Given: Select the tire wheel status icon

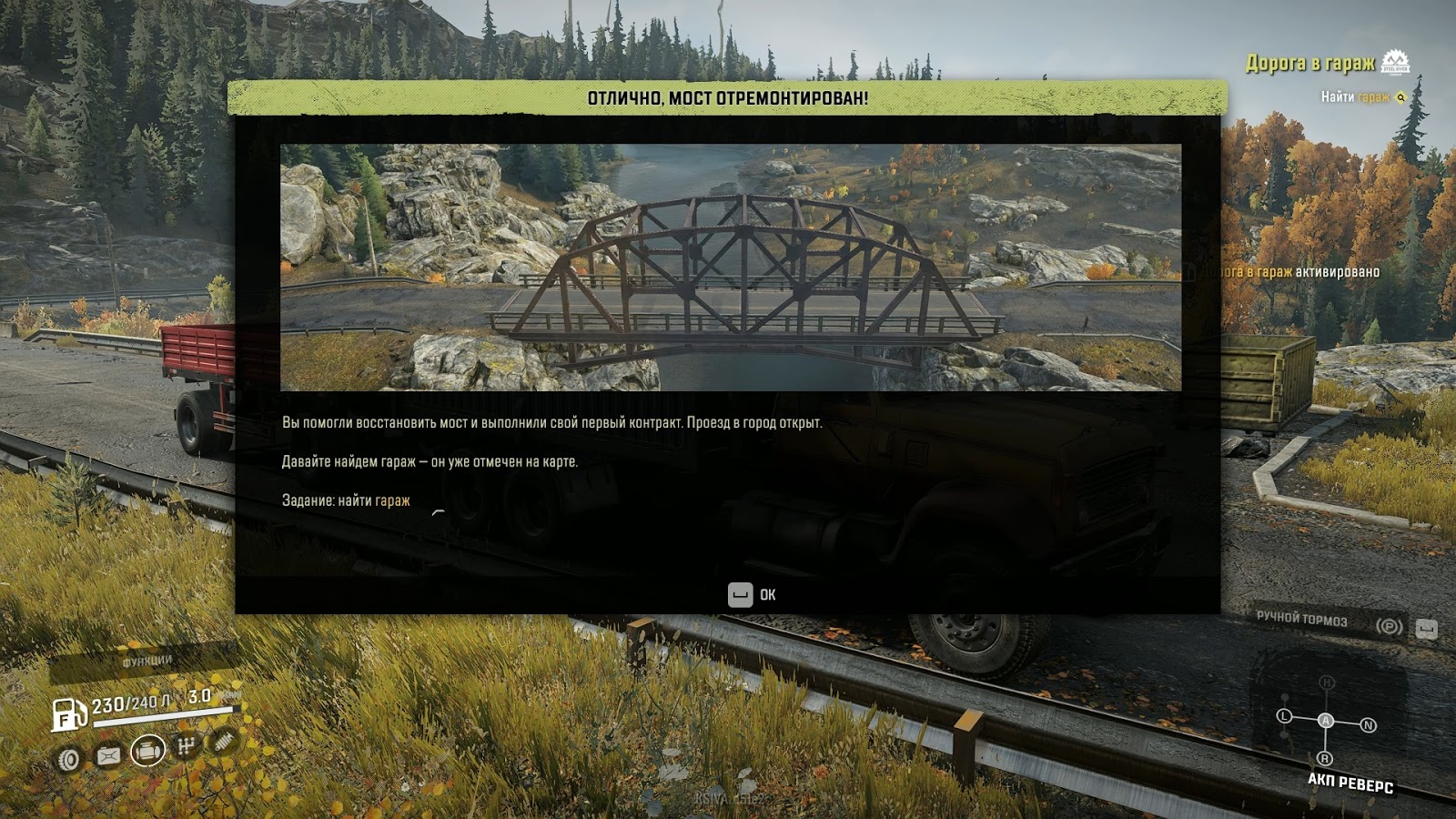Looking at the screenshot, I should tap(69, 759).
